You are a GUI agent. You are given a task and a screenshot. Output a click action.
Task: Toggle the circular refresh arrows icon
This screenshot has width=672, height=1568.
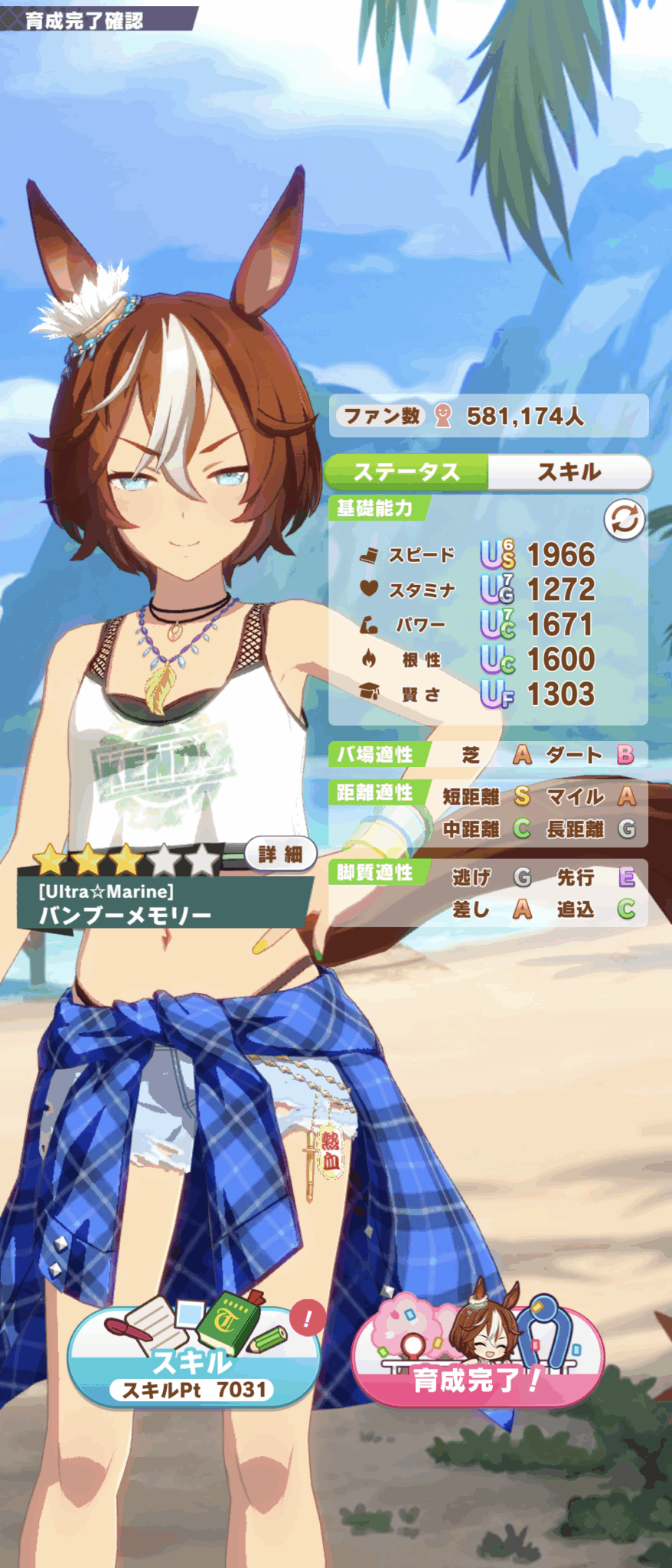click(624, 520)
